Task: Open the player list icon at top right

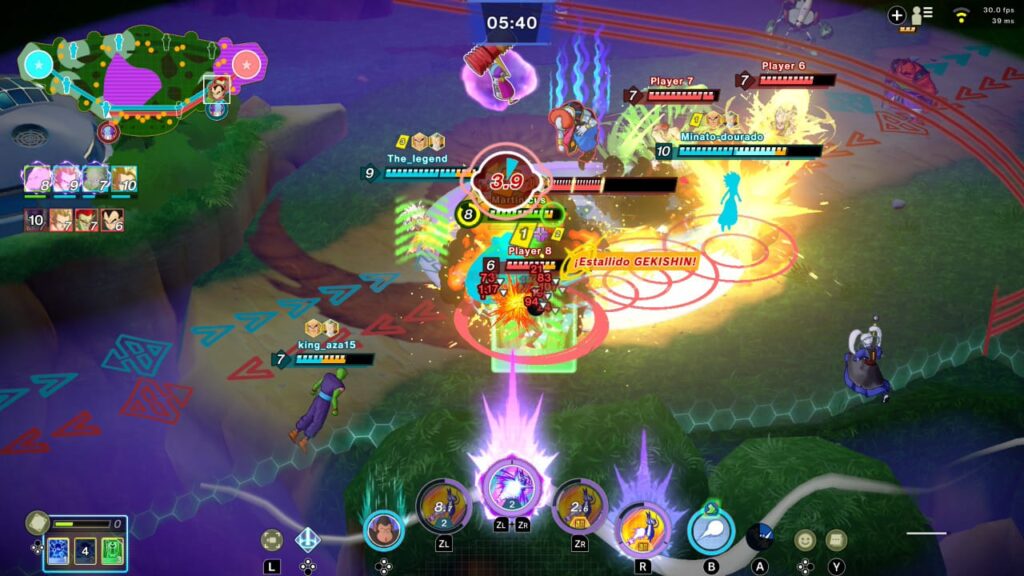Action: pyautogui.click(x=920, y=15)
